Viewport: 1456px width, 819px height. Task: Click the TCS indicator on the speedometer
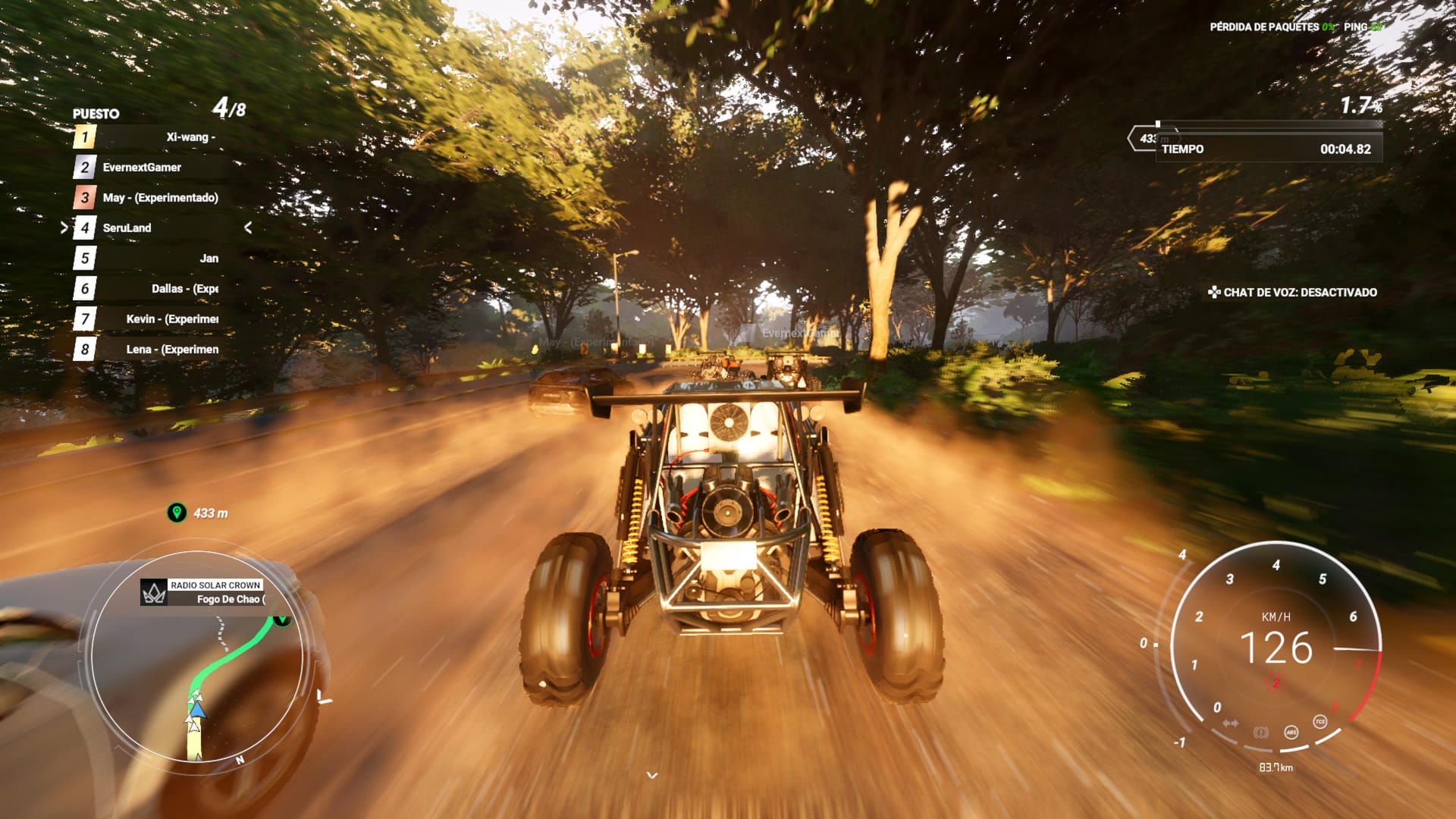tap(1319, 721)
